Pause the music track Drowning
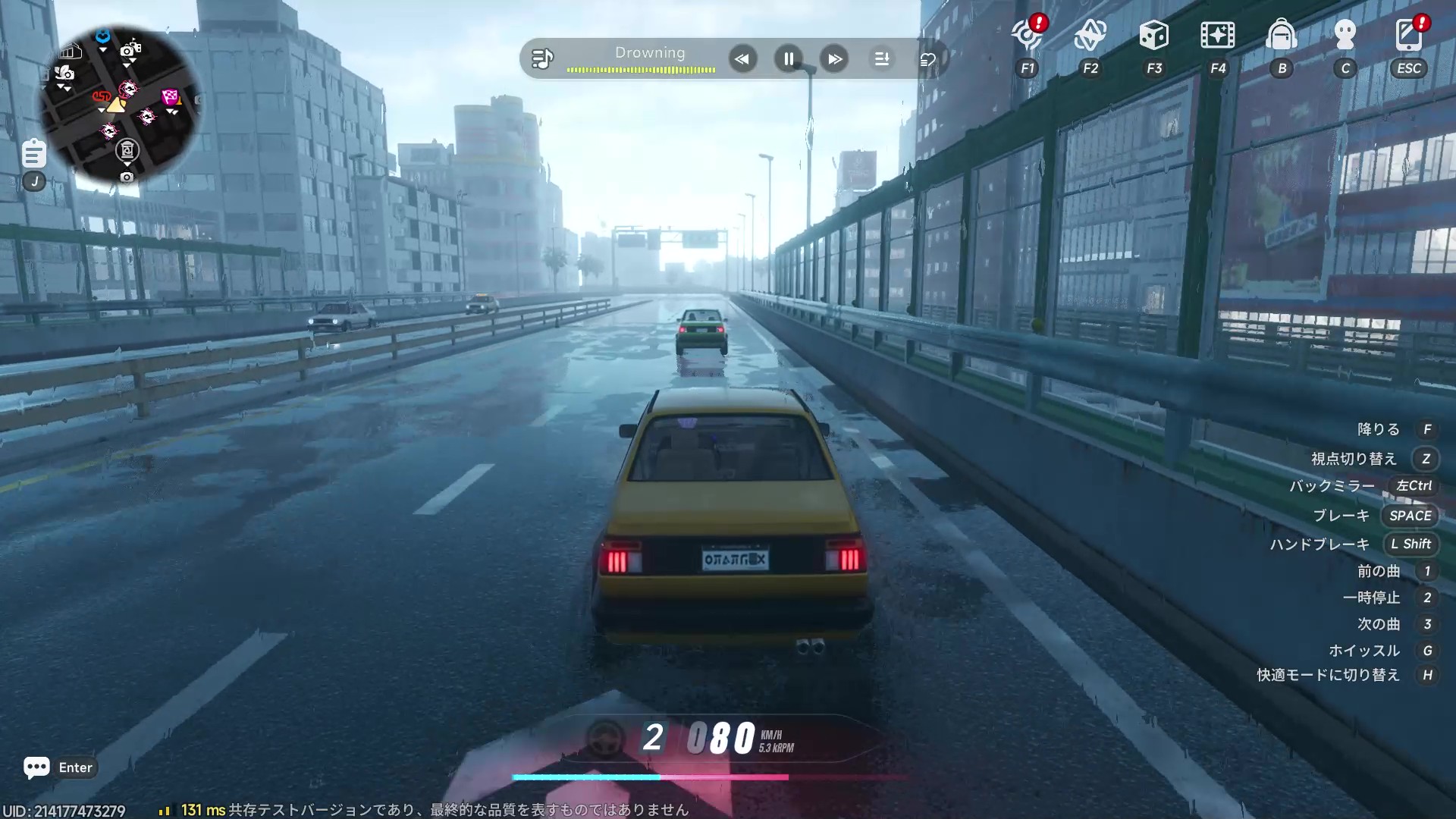 789,58
